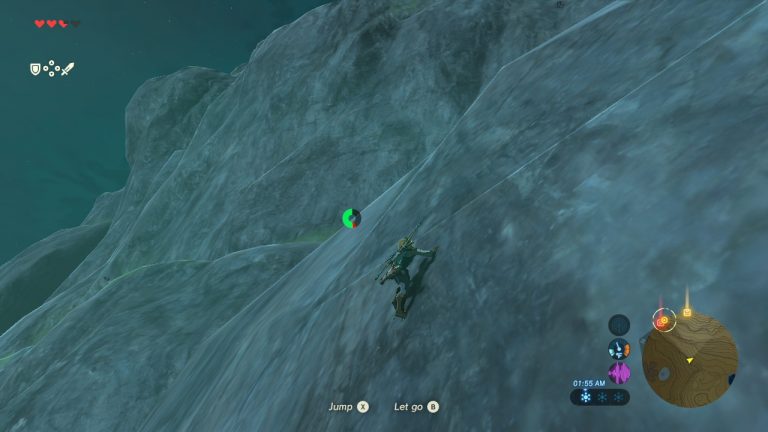Select the sword icon in the equipment HUD
The height and width of the screenshot is (432, 768).
click(67, 69)
